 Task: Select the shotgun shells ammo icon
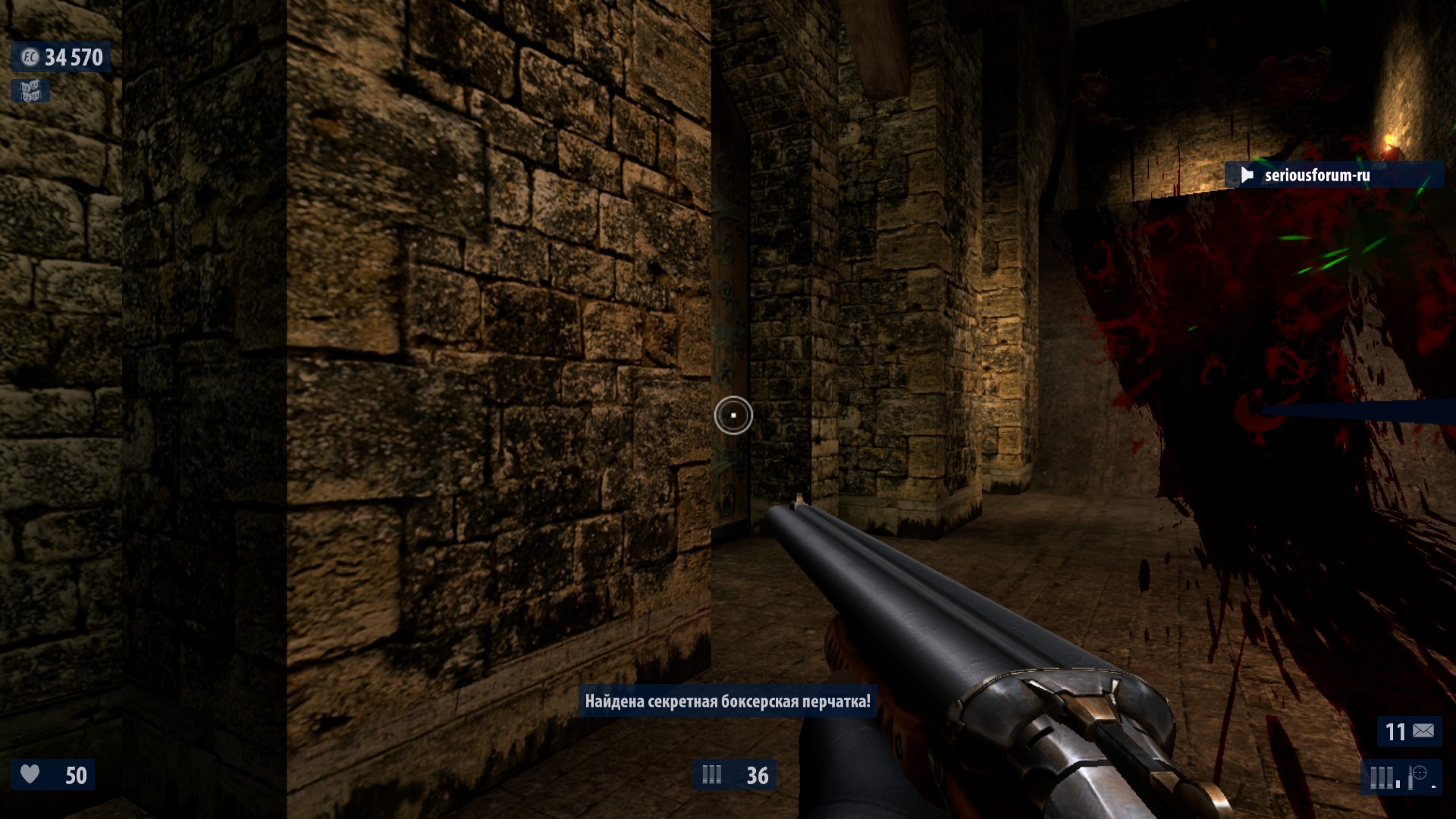coord(711,774)
